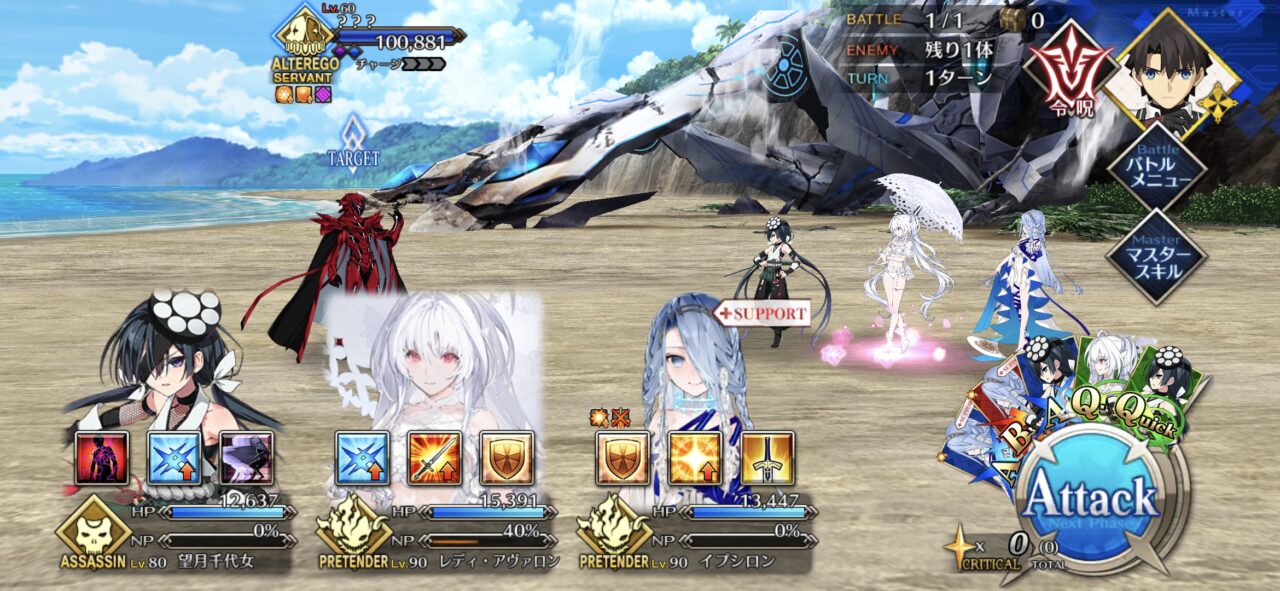Use Lady Avalon's golden shield skill
Screen dimensions: 1280x591
click(x=507, y=458)
